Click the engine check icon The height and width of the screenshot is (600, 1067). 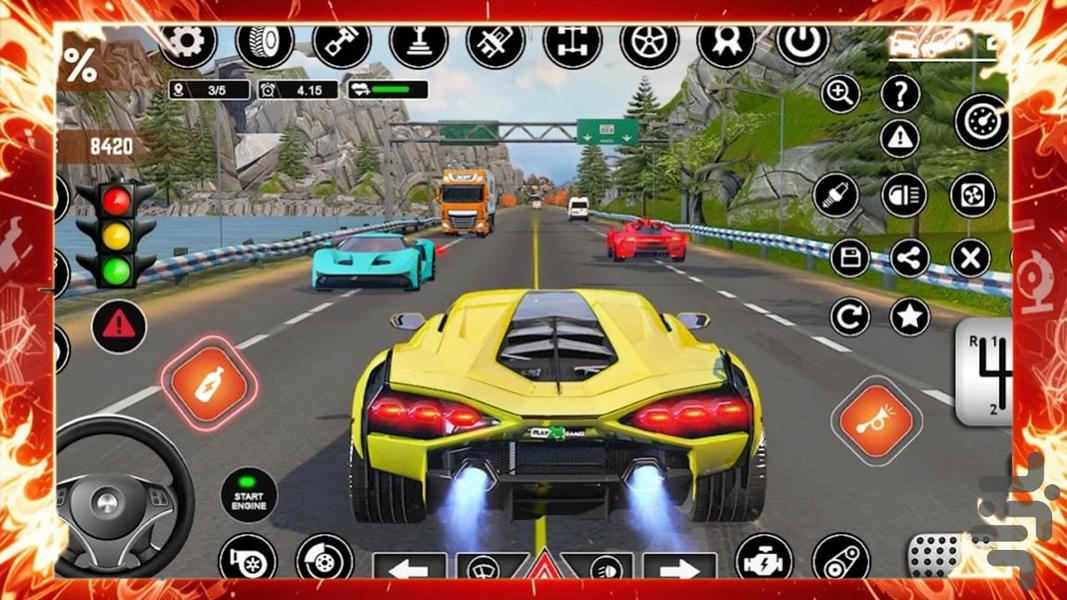tap(764, 560)
